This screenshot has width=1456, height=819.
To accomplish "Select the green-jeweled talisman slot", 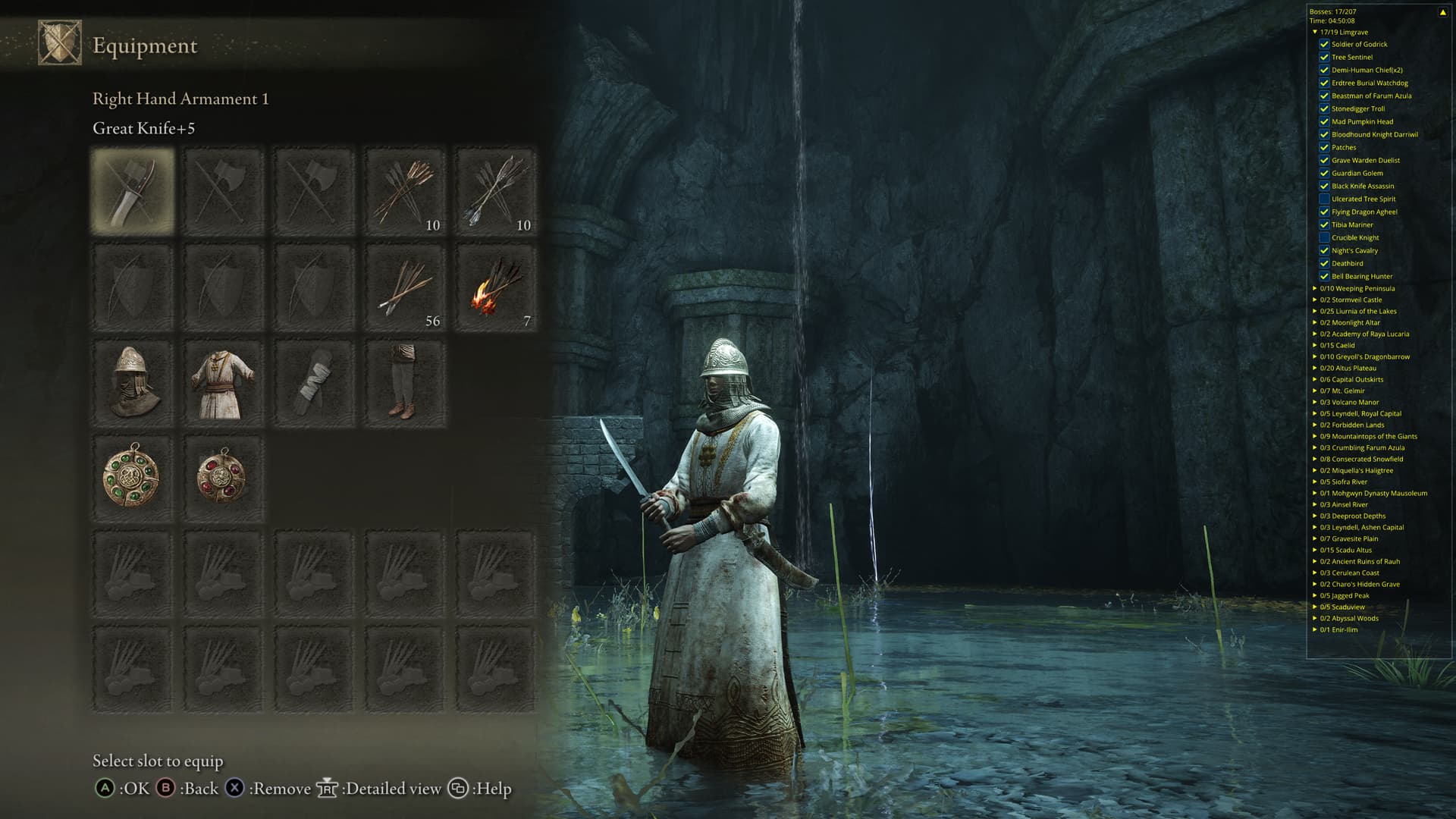I will tap(133, 479).
